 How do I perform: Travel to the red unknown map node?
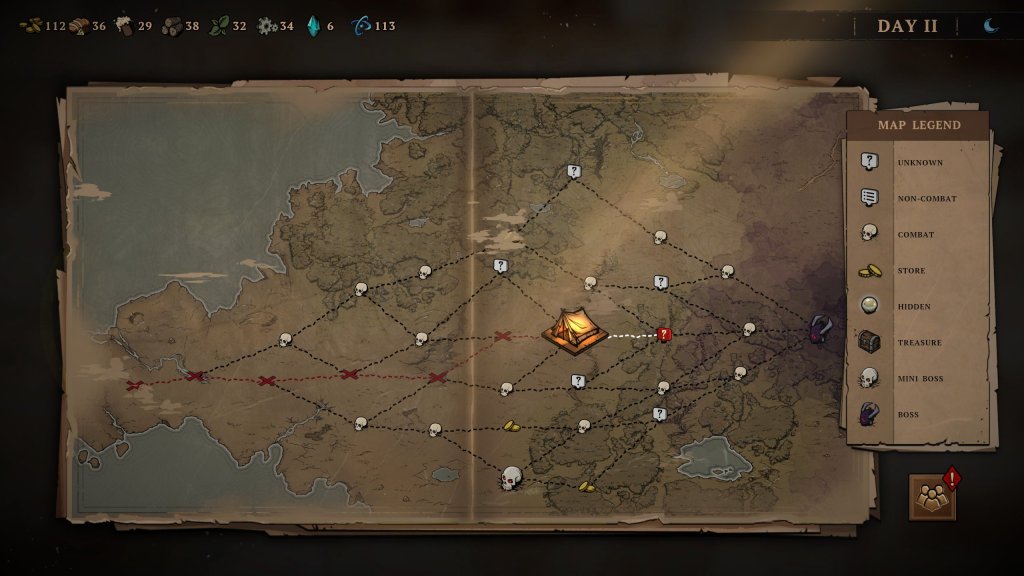(x=664, y=335)
